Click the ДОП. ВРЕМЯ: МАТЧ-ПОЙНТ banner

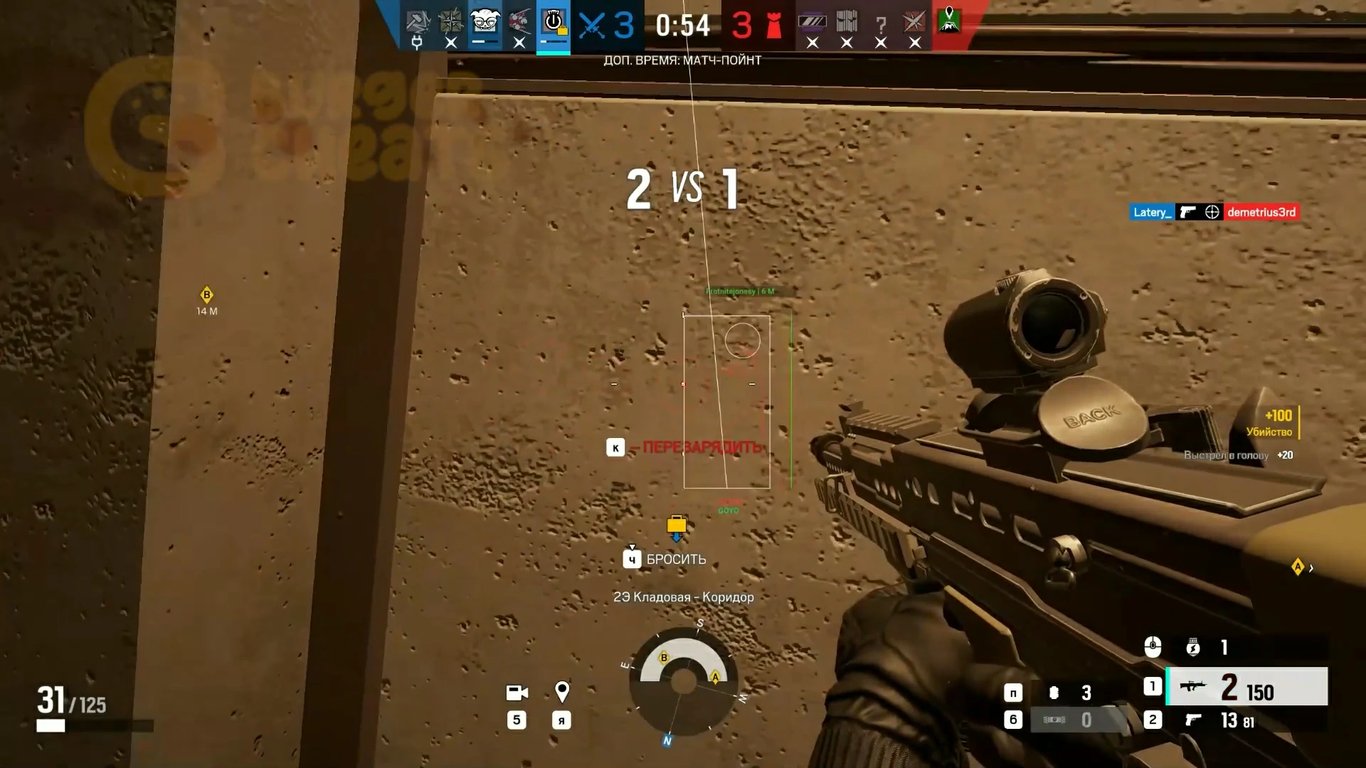point(683,59)
